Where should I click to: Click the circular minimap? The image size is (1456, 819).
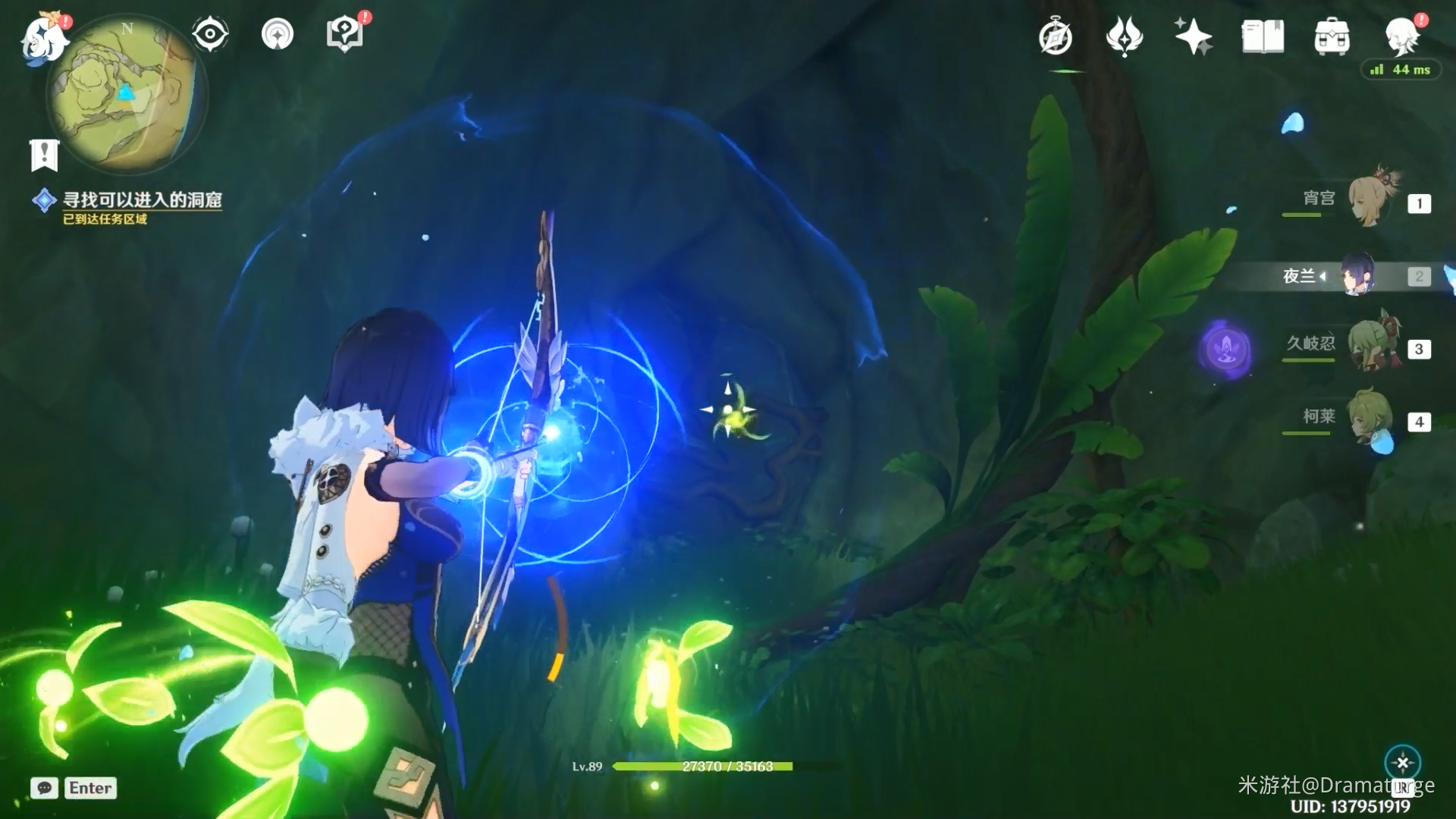[125, 95]
